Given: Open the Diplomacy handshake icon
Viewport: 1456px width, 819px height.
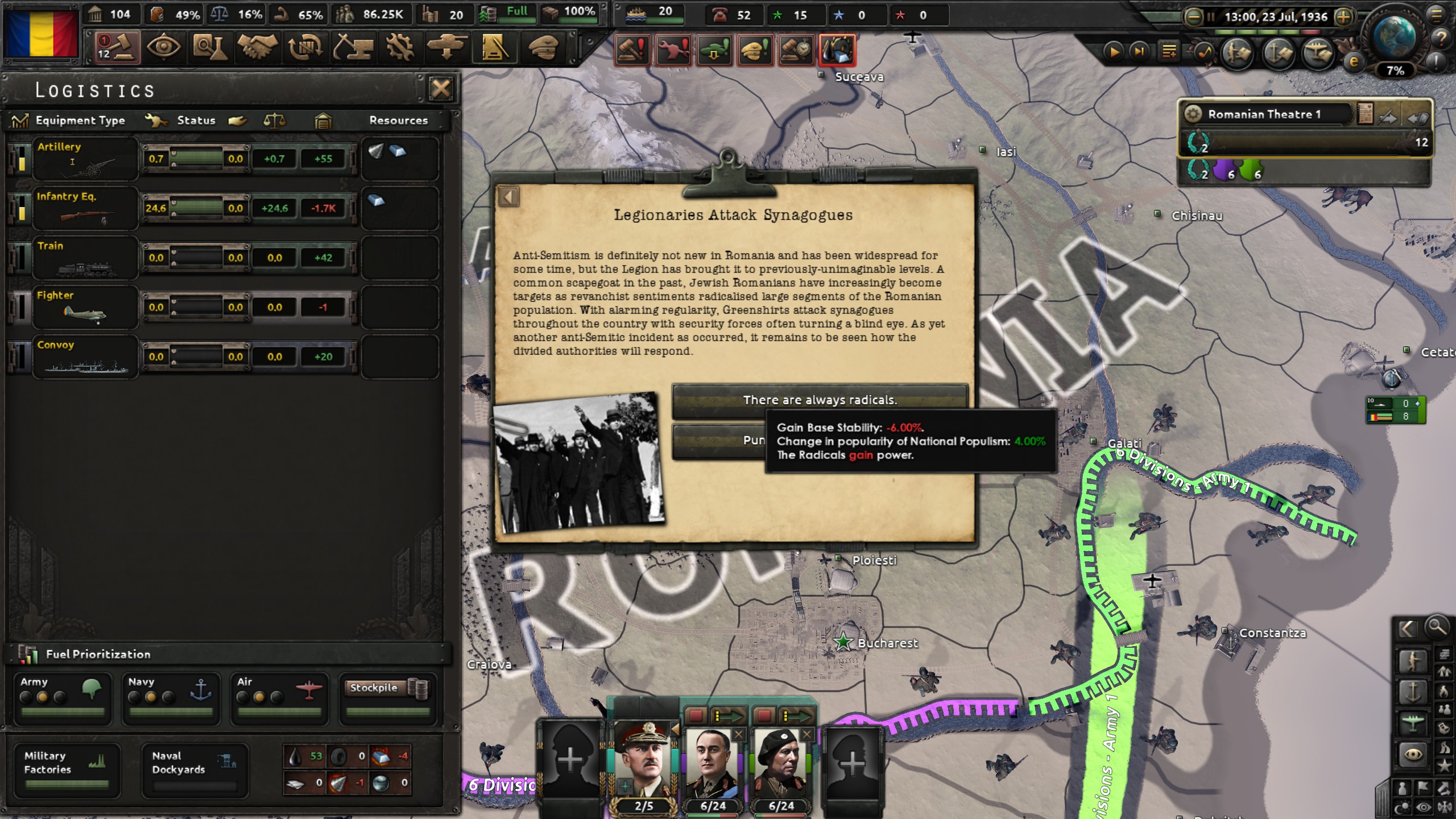Looking at the screenshot, I should 259,48.
